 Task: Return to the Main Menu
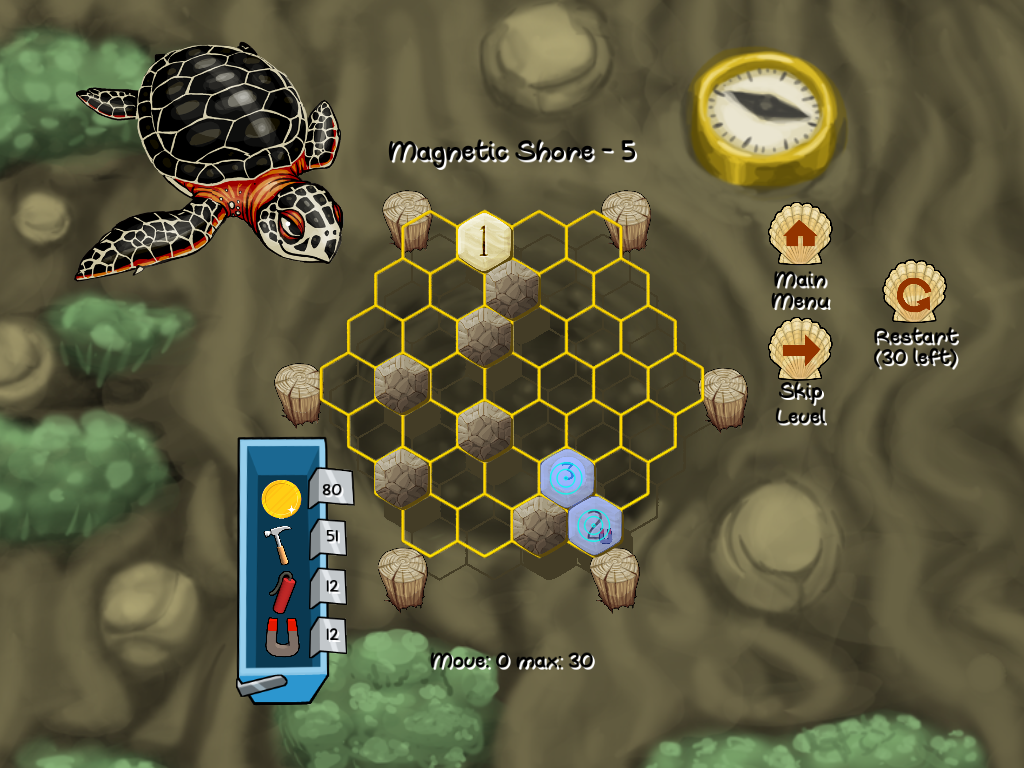click(798, 234)
